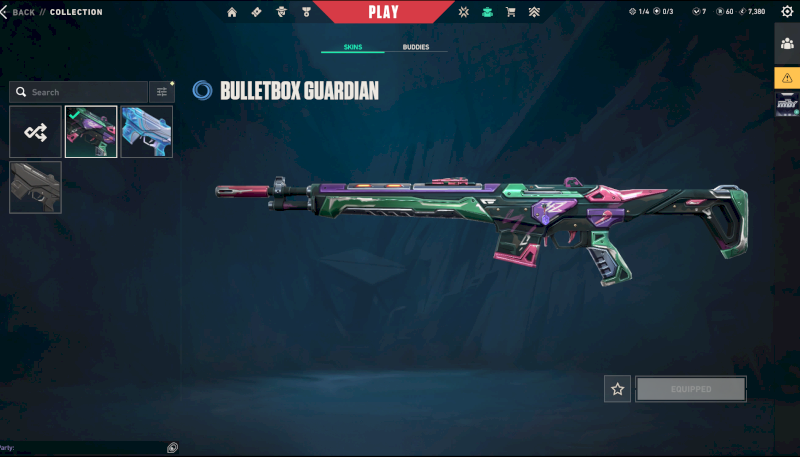
Task: Open the yellow warning notification
Action: coord(787,78)
